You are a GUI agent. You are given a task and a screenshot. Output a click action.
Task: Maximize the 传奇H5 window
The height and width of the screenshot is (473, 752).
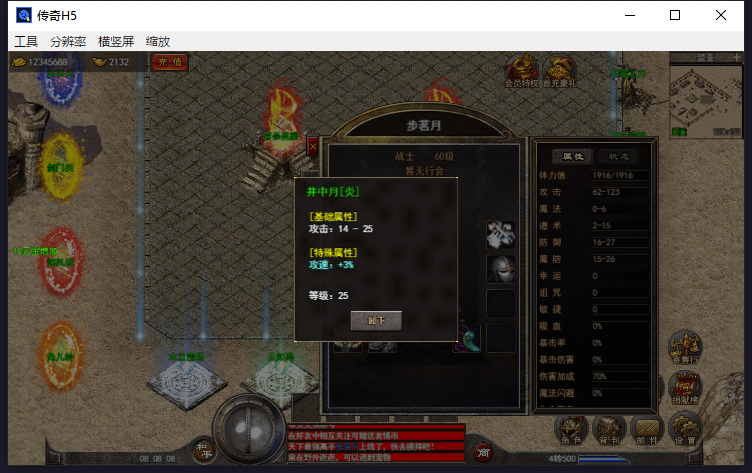click(x=675, y=15)
